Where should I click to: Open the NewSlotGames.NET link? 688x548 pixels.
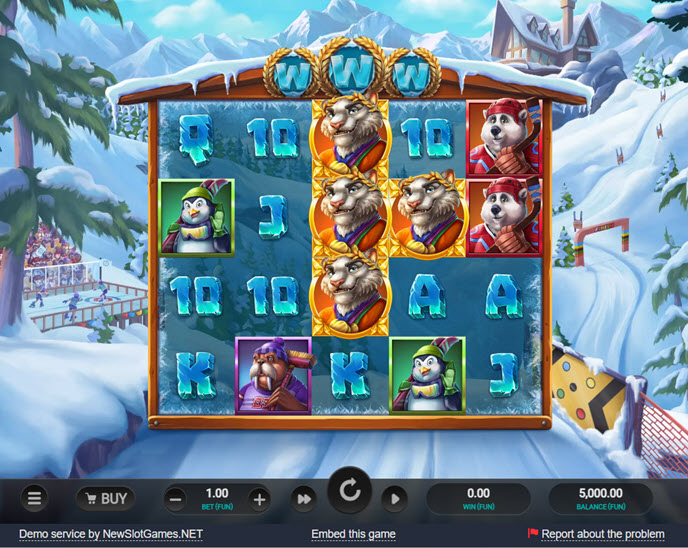click(152, 534)
